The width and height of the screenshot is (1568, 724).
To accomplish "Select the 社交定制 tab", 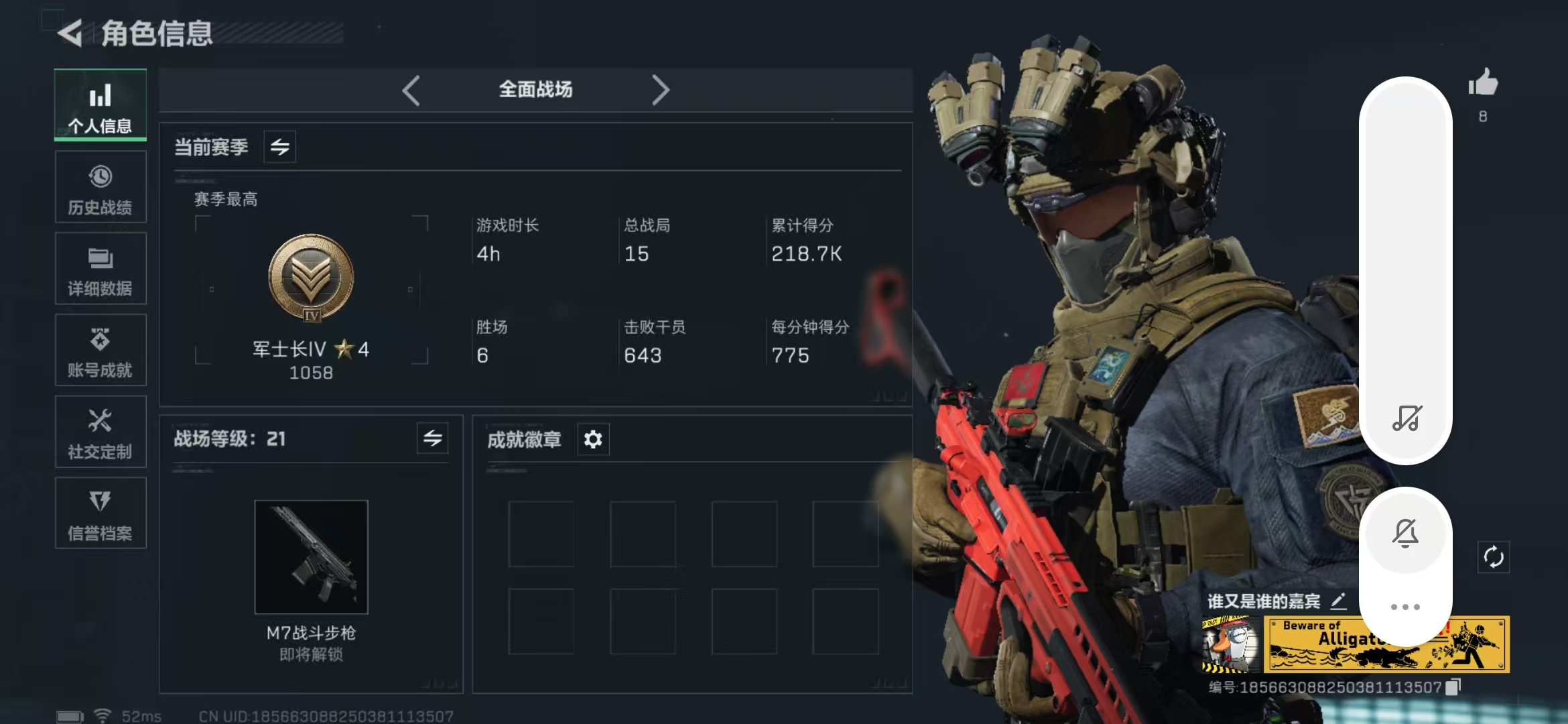I will [101, 433].
